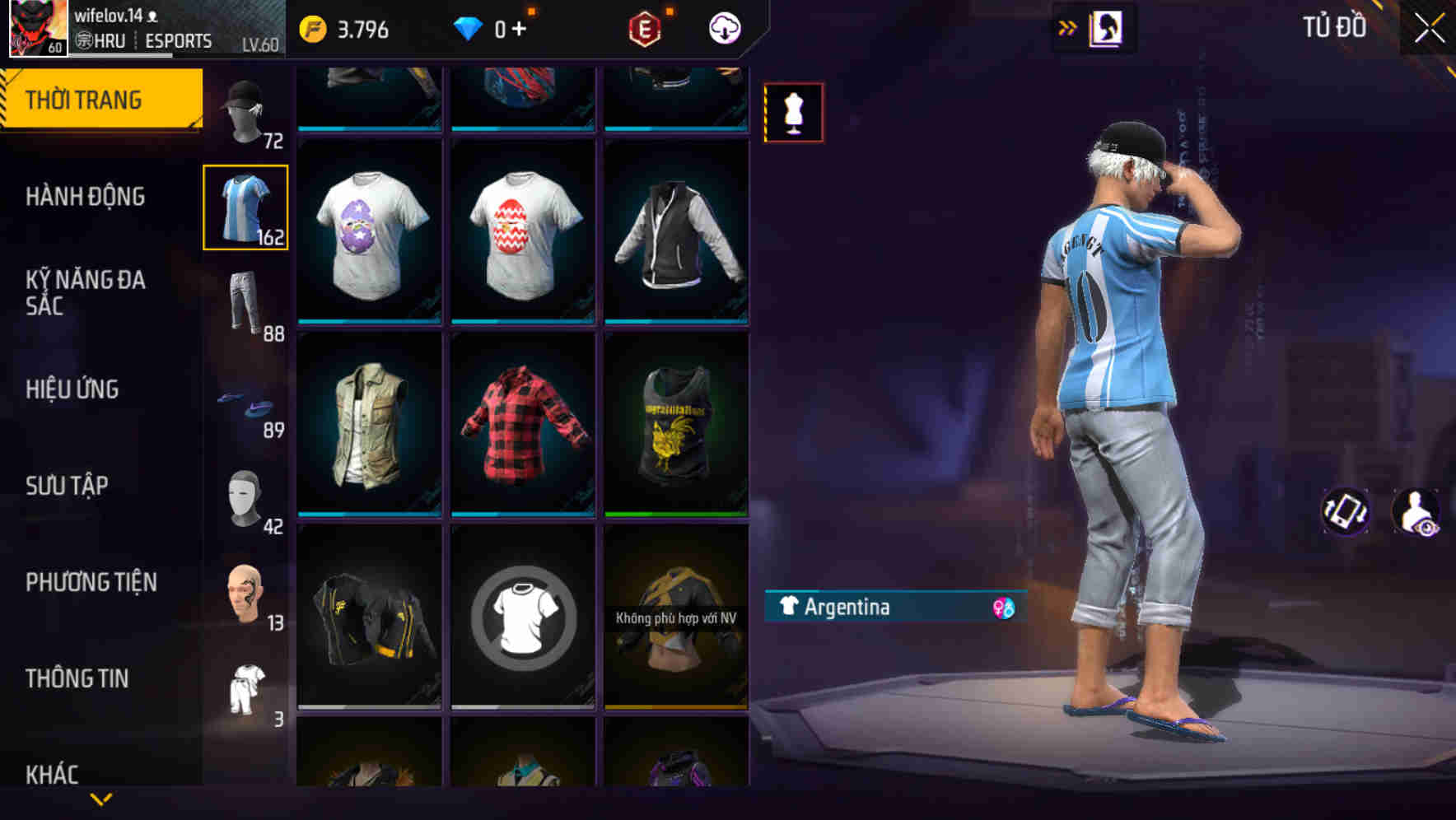Image resolution: width=1456 pixels, height=820 pixels.
Task: Select the cloud download icon in top bar
Action: 723,27
